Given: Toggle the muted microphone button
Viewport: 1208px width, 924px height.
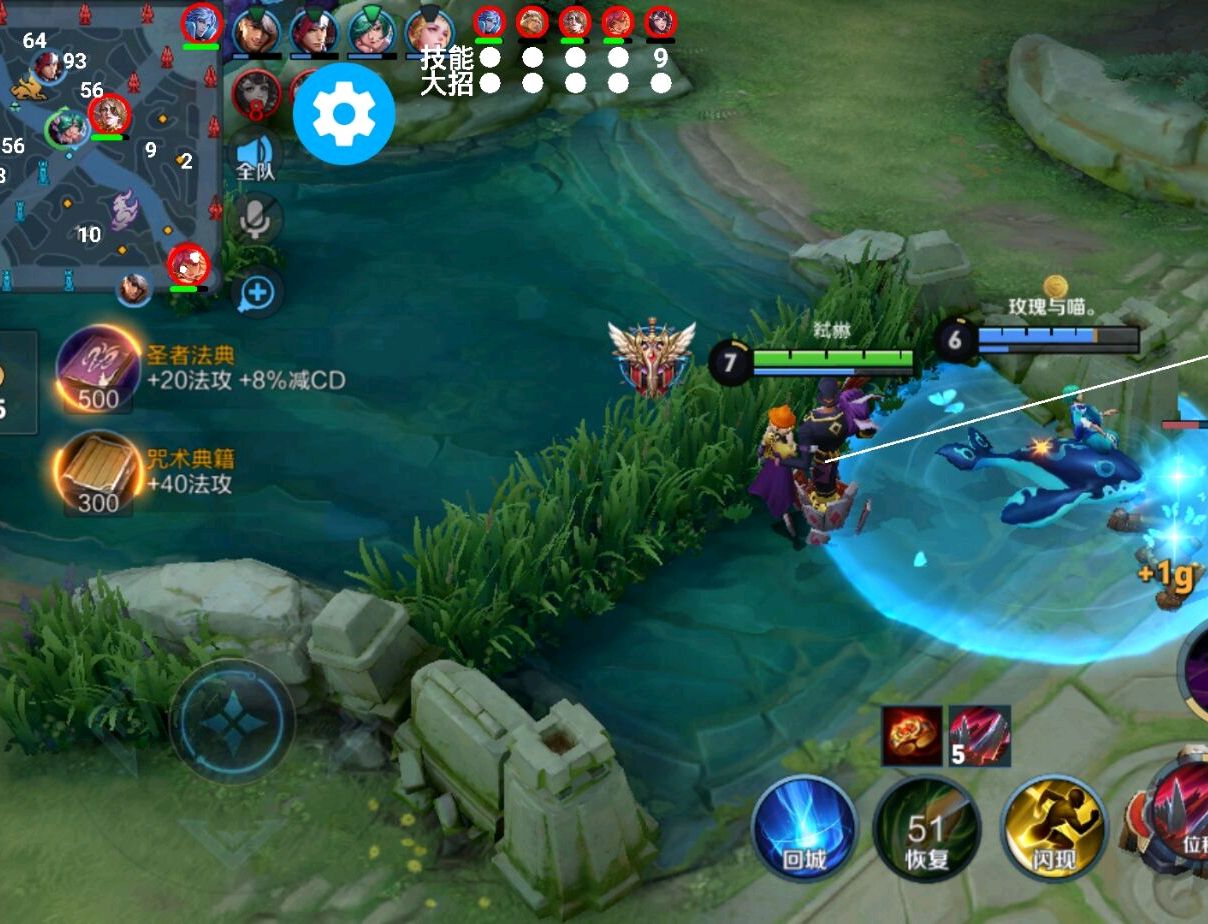Looking at the screenshot, I should coord(256,219).
